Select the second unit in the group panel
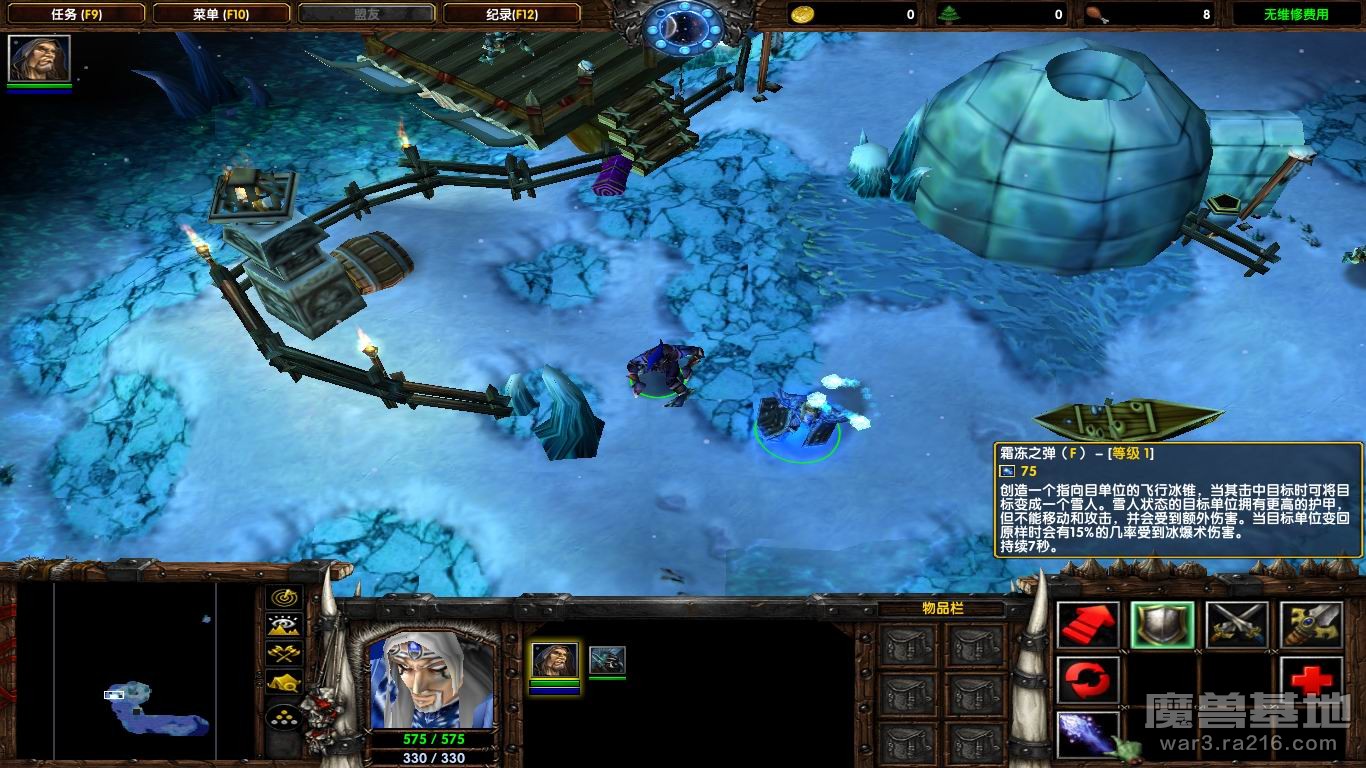 coord(607,660)
